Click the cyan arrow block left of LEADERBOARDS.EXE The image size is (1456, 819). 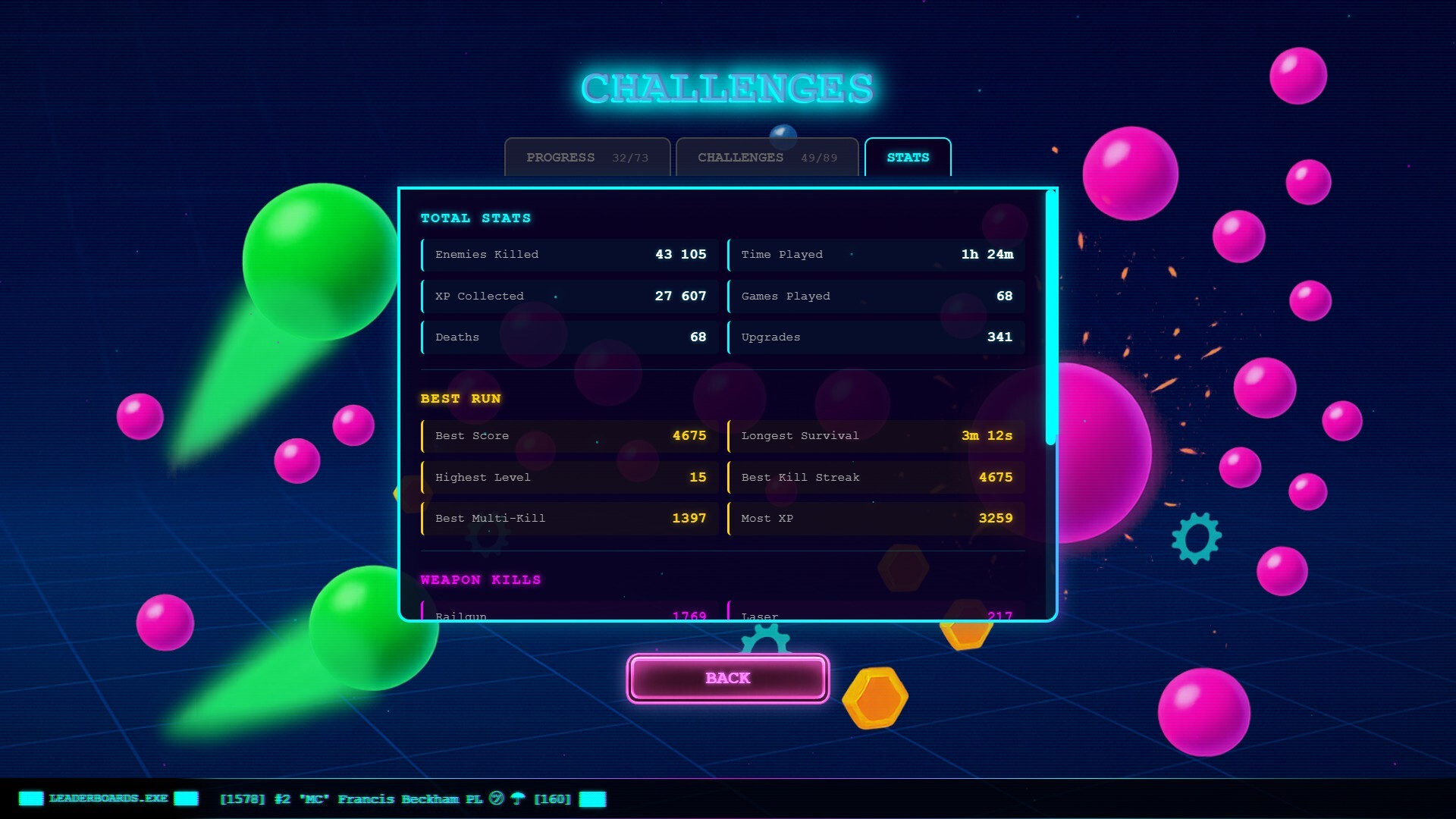(x=30, y=799)
